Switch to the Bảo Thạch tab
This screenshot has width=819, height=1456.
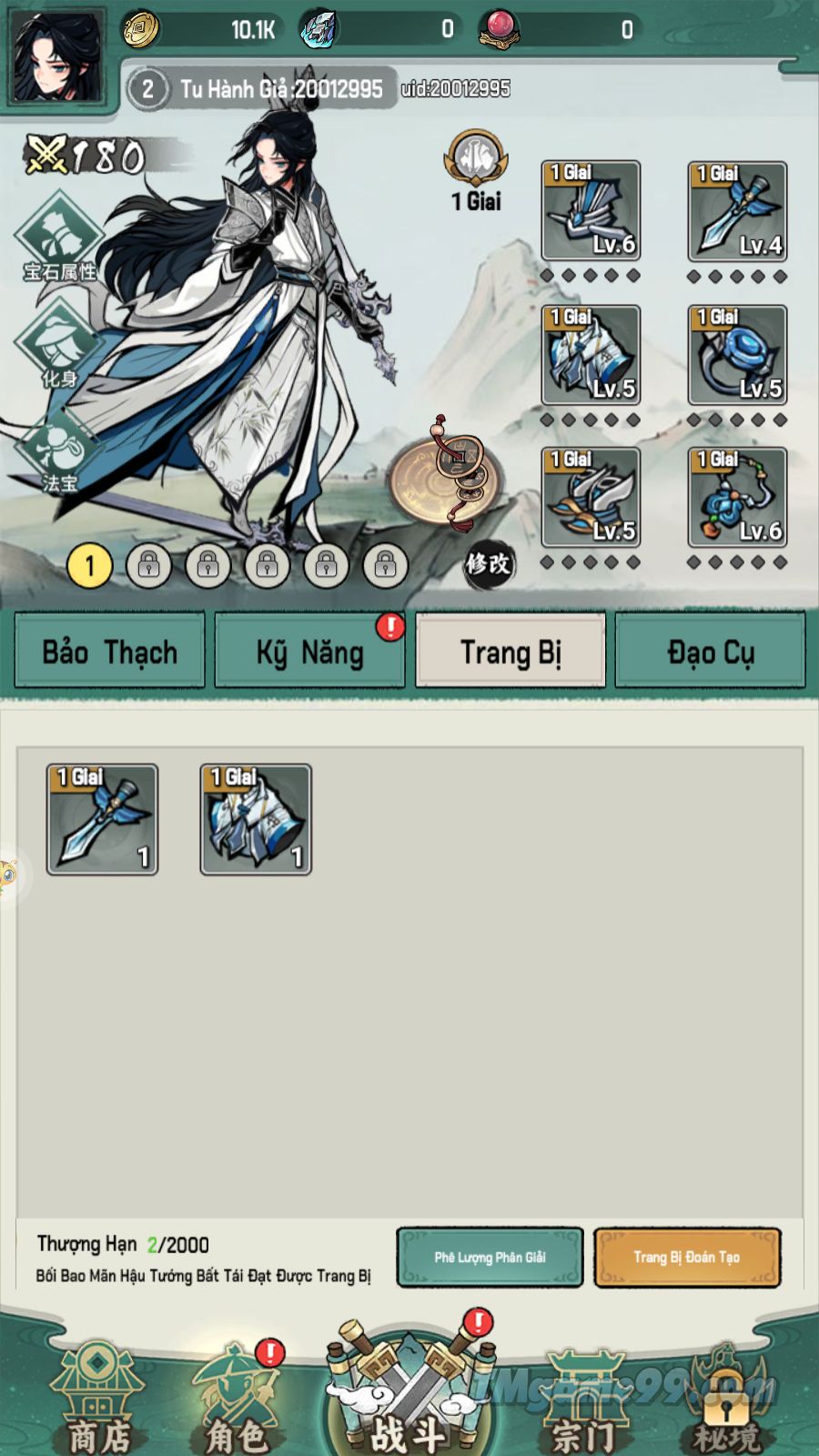click(109, 651)
